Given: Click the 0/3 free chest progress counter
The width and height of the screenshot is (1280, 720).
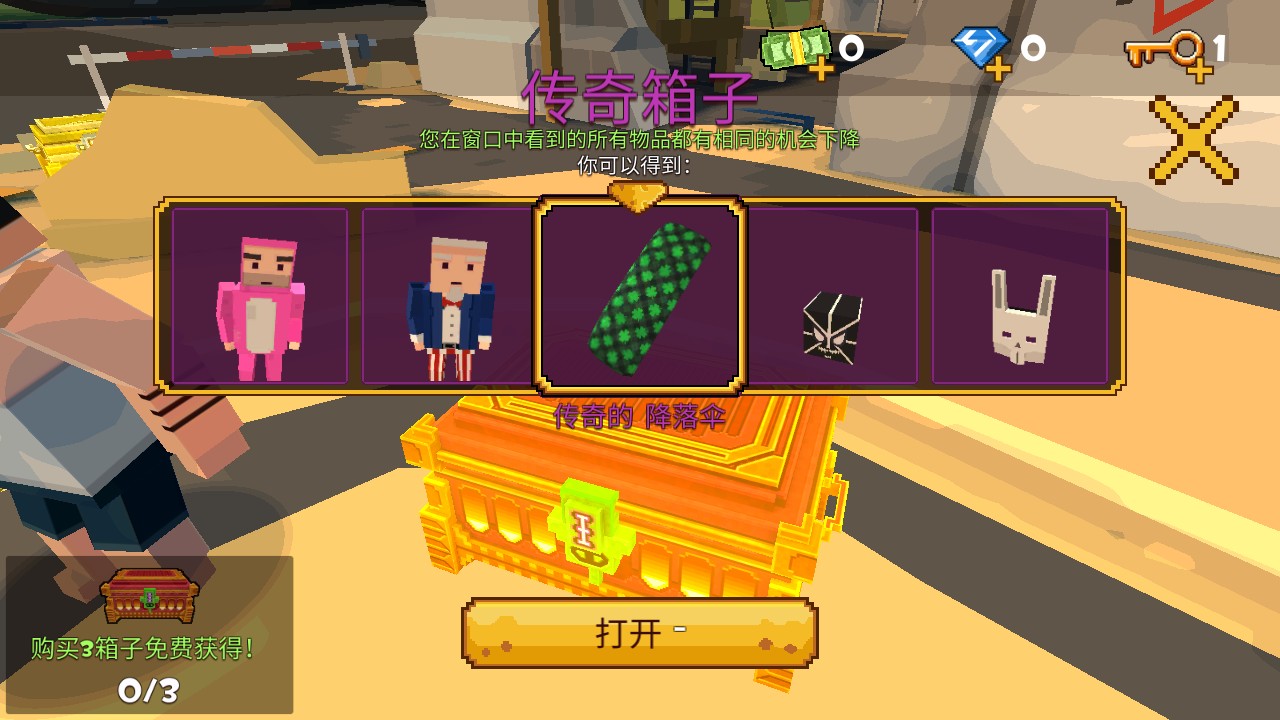Looking at the screenshot, I should point(150,690).
